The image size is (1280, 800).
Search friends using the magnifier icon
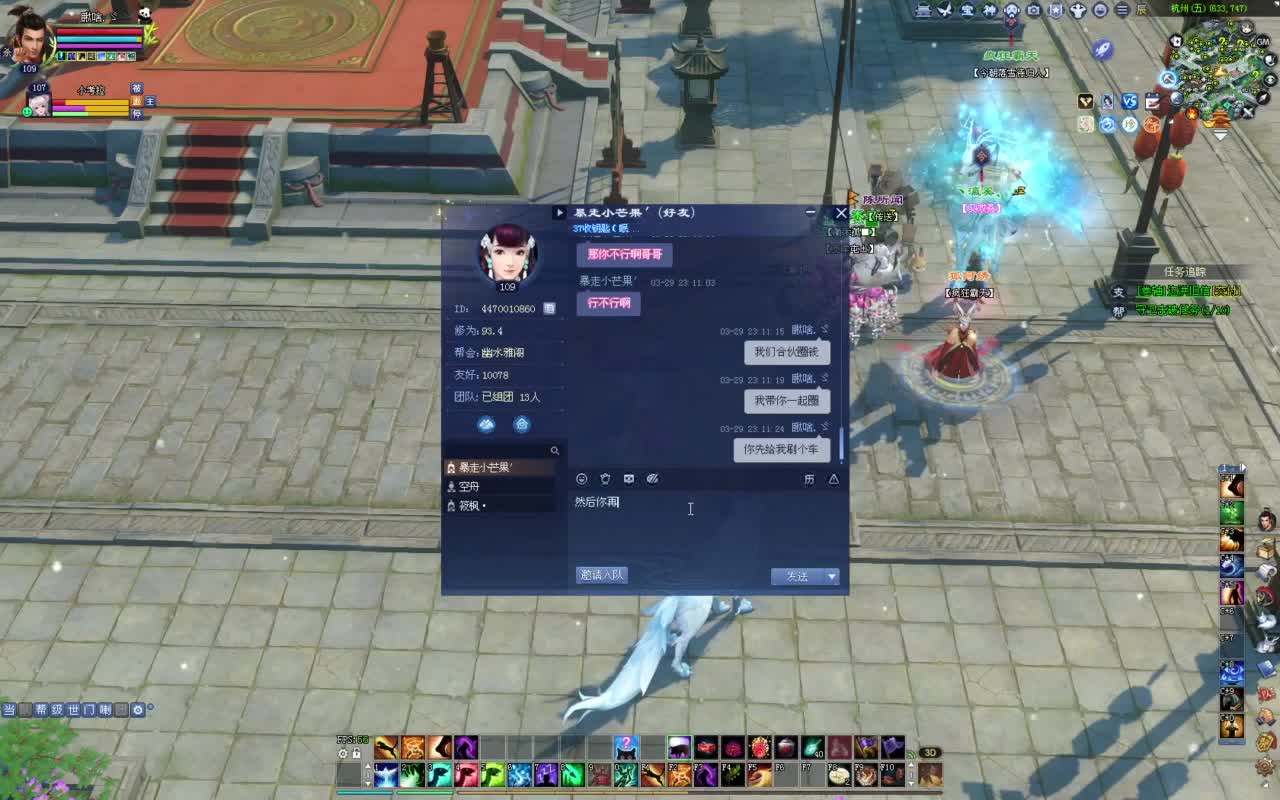coord(556,450)
